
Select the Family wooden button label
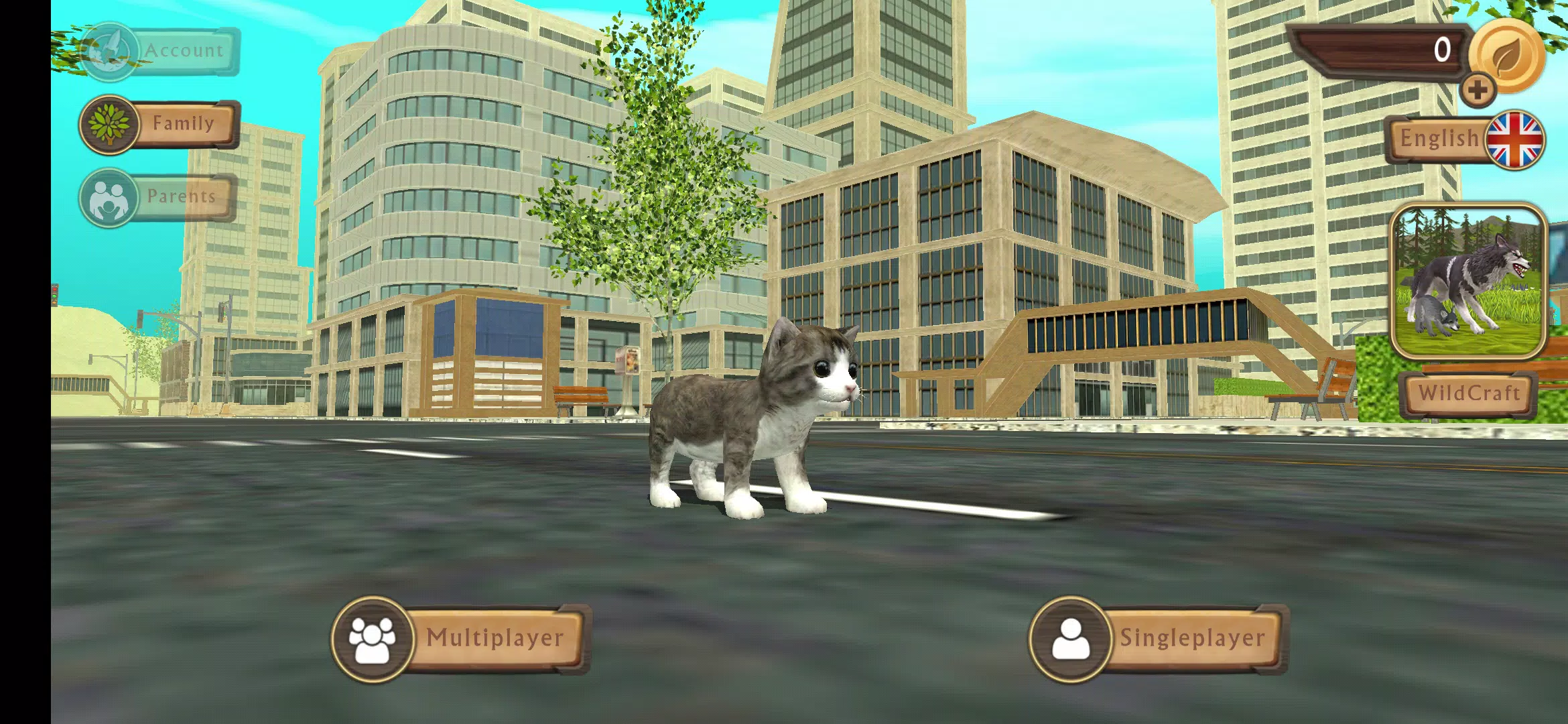tap(182, 124)
